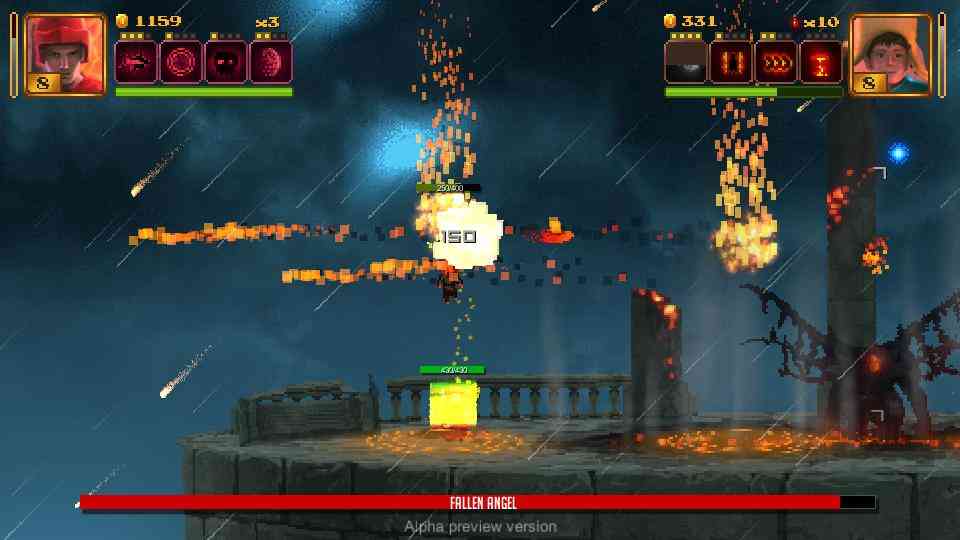Image resolution: width=960 pixels, height=540 pixels.
Task: Use the dark skull ability
Action: [x=226, y=62]
